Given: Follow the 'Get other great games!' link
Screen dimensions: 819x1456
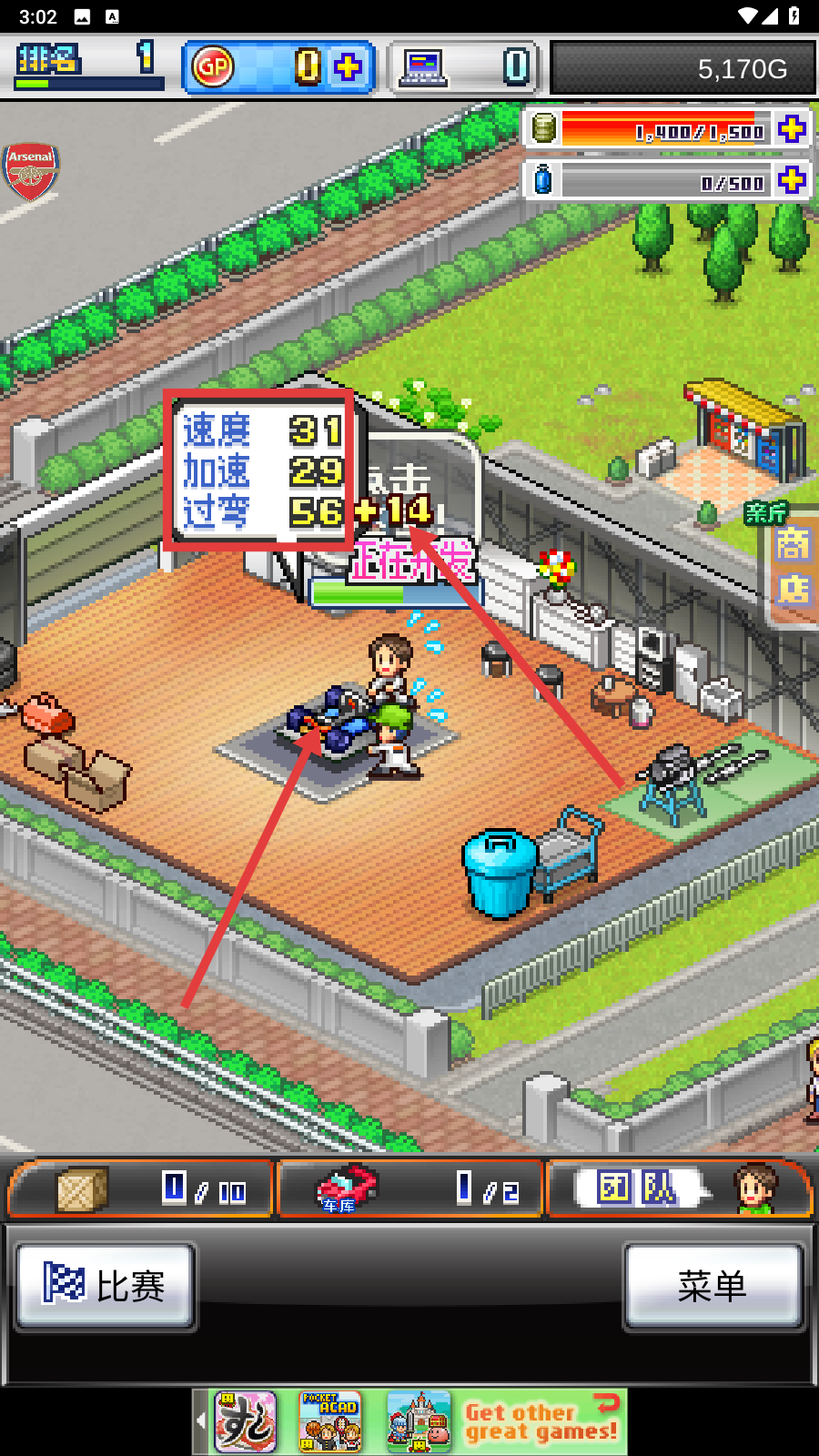Looking at the screenshot, I should (x=542, y=1421).
